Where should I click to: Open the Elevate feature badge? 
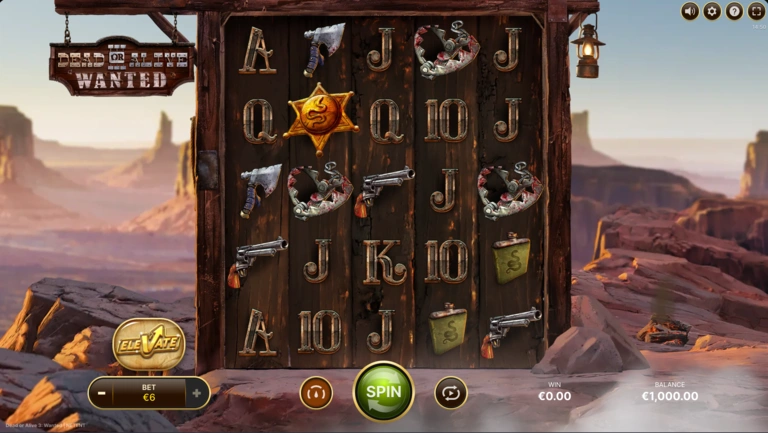click(x=148, y=345)
